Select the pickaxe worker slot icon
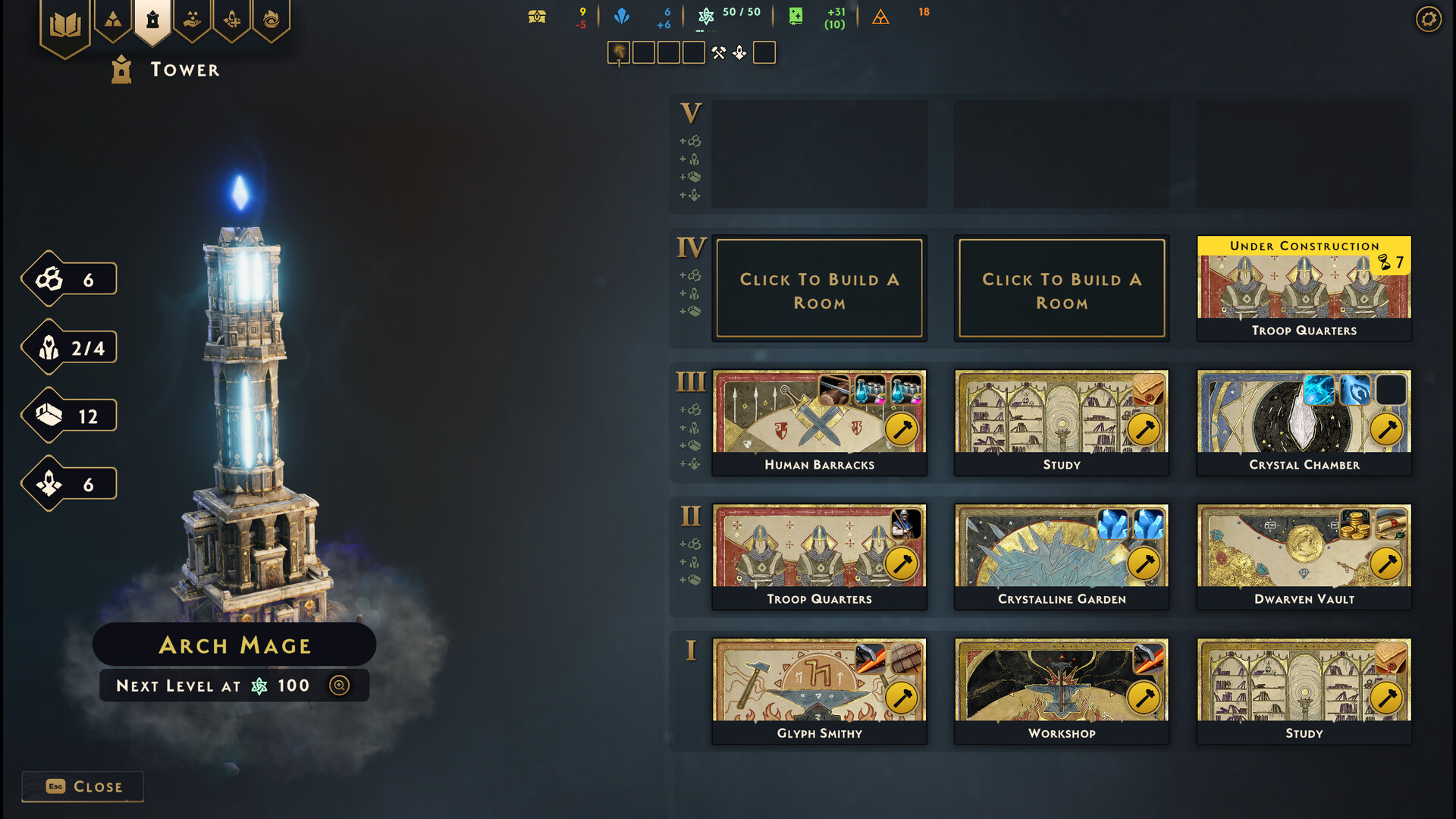1456x819 pixels. point(618,52)
